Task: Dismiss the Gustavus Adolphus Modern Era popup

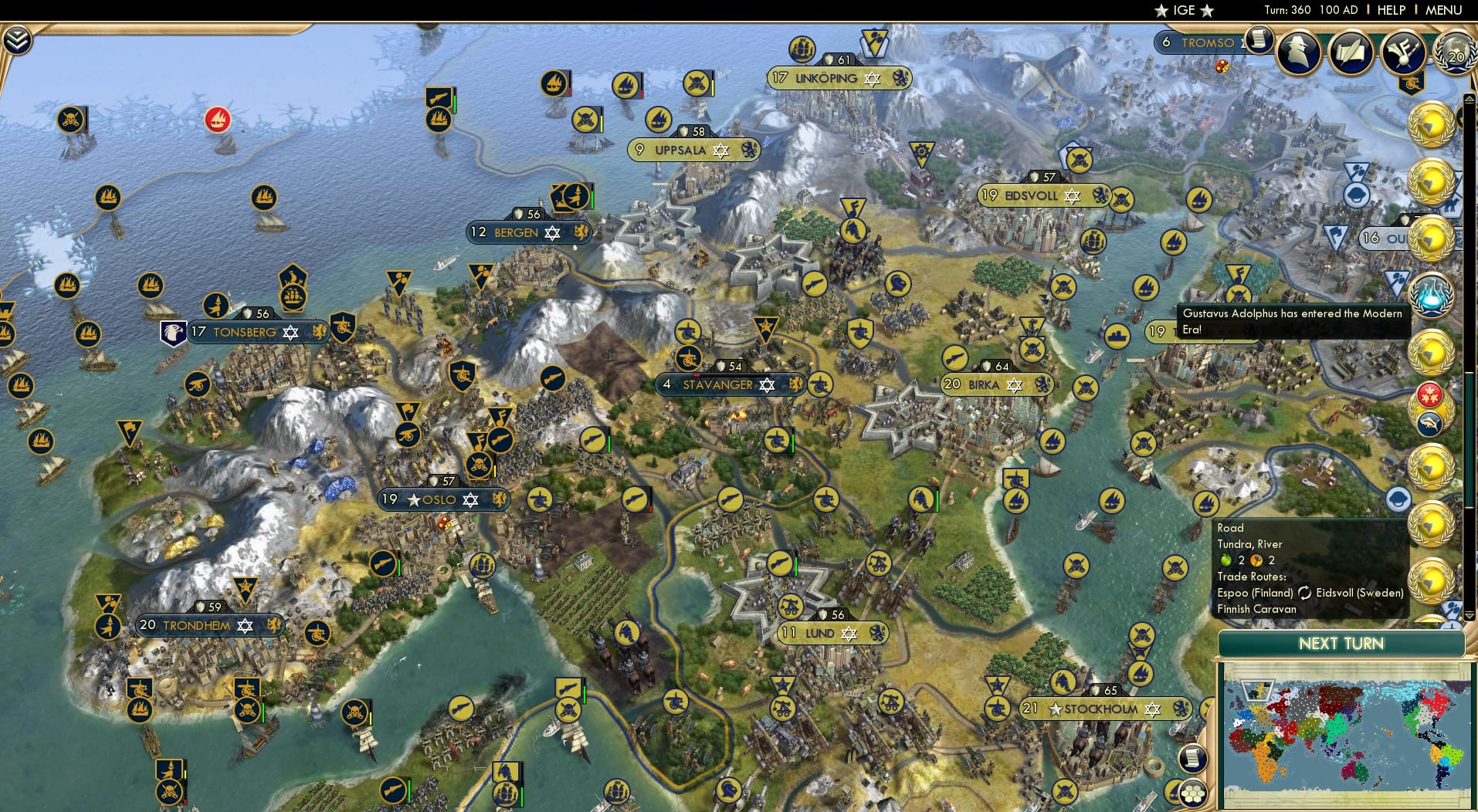Action: click(1292, 320)
